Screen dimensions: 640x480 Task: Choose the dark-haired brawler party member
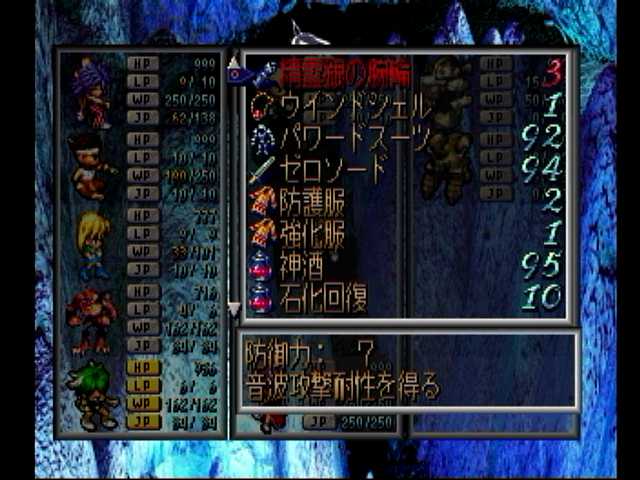pos(91,167)
